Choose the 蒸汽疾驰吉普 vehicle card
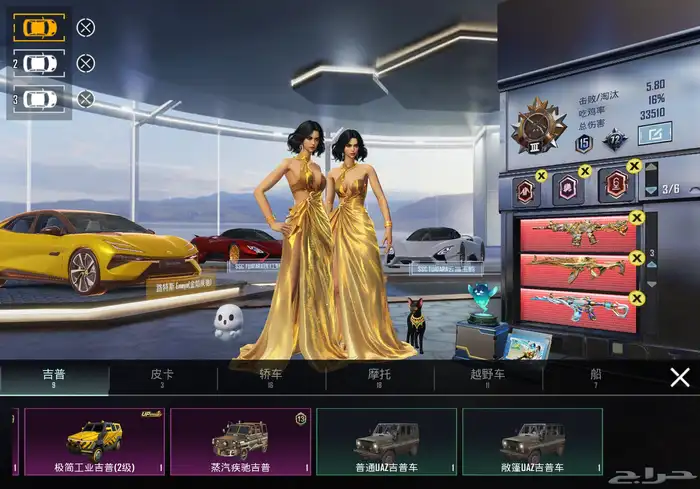 pos(240,441)
